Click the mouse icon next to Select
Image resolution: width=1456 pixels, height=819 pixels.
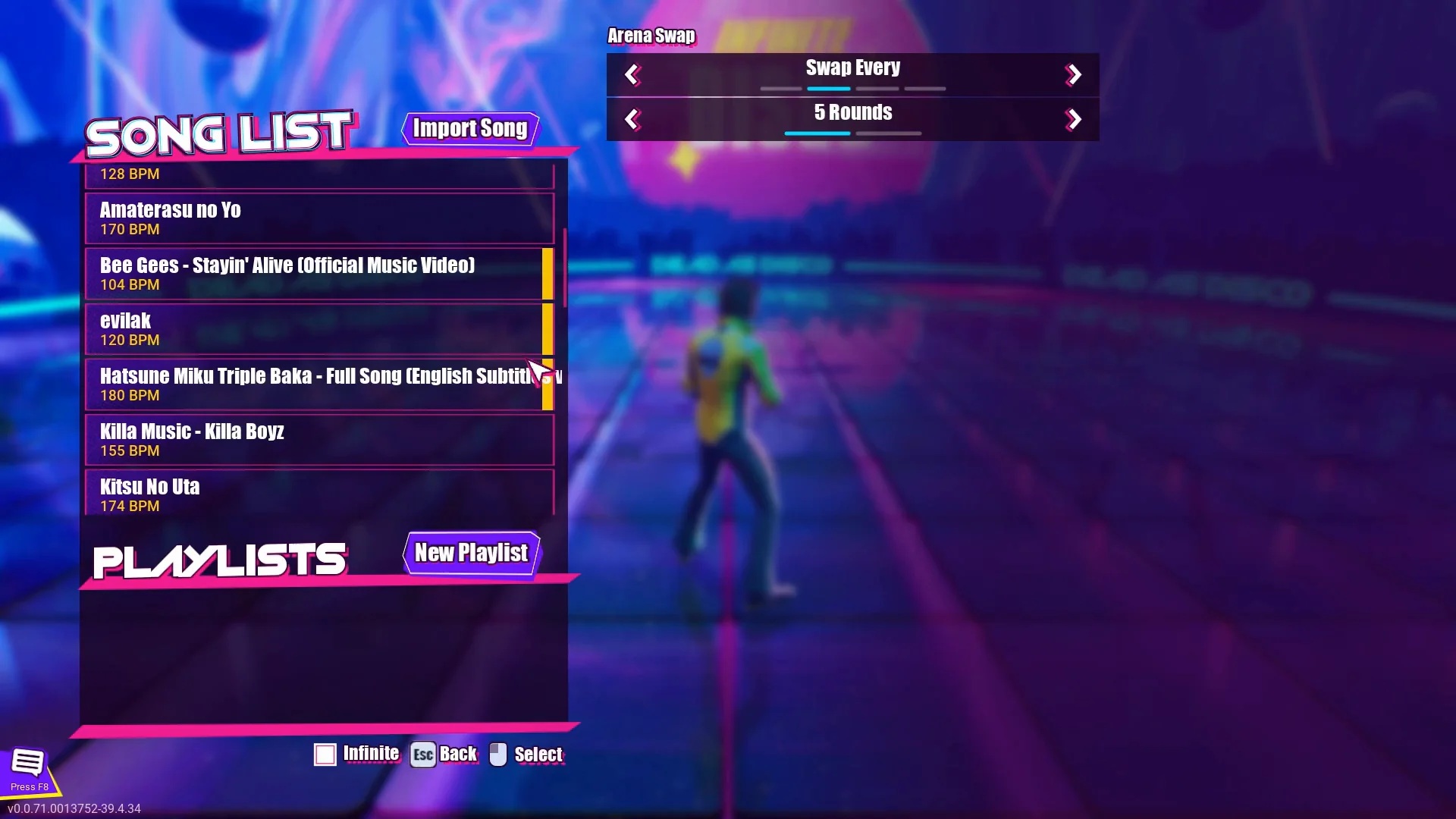[x=497, y=754]
